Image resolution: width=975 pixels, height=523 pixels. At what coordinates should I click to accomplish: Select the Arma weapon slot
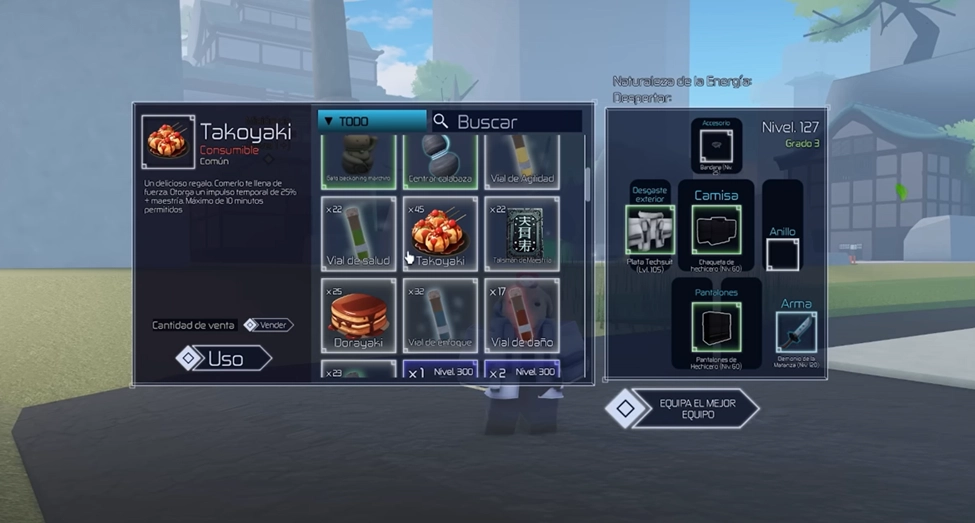(x=796, y=333)
